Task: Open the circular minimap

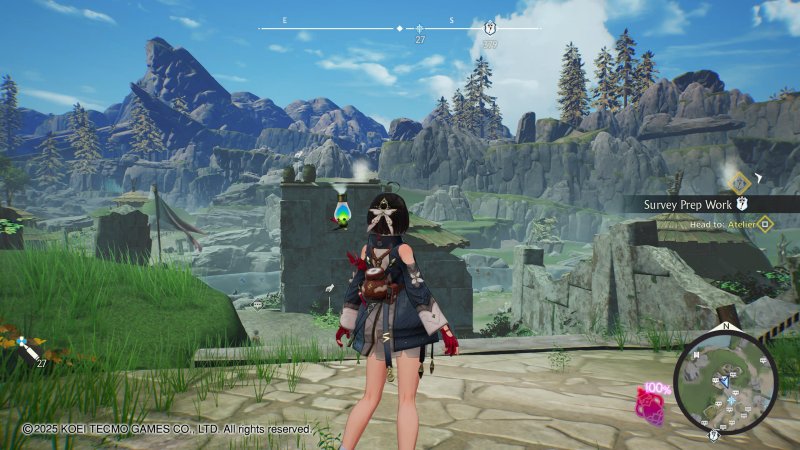Action: coord(725,382)
